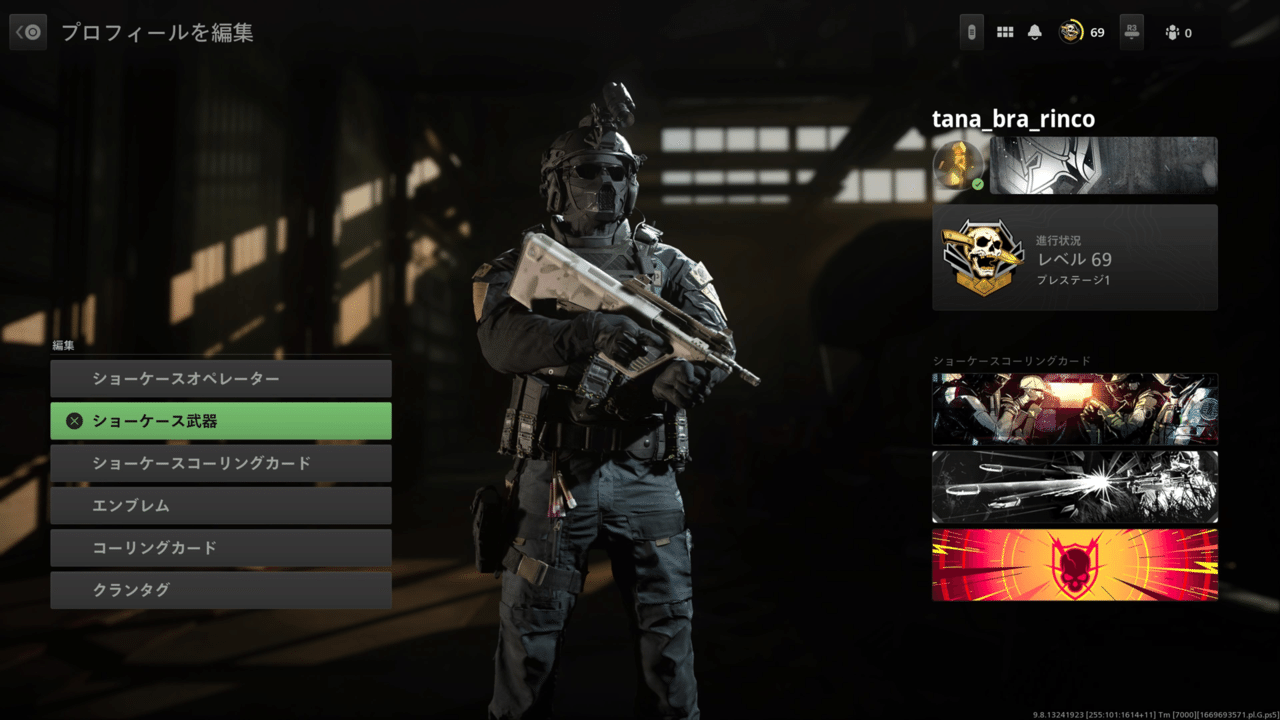Pick the showcase card with seated soldiers
Image resolution: width=1280 pixels, height=720 pixels.
(1075, 409)
